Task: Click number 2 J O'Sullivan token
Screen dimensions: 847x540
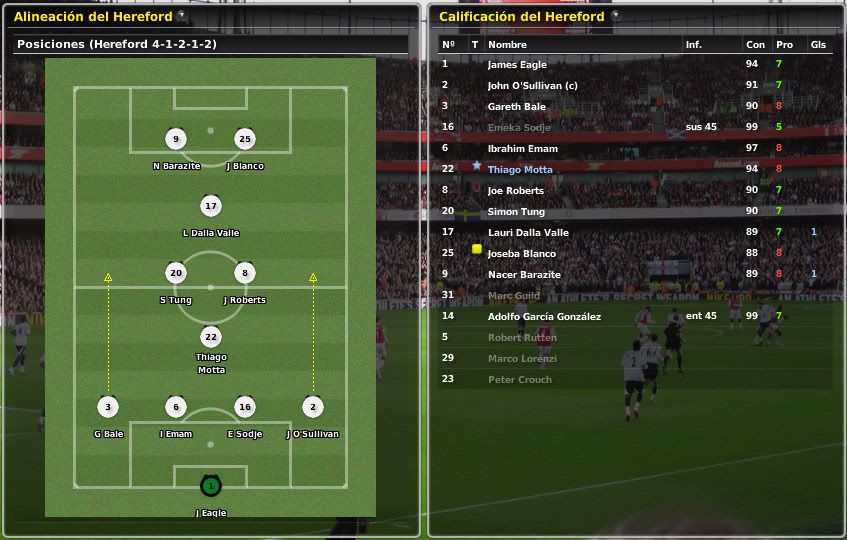Action: tap(312, 407)
